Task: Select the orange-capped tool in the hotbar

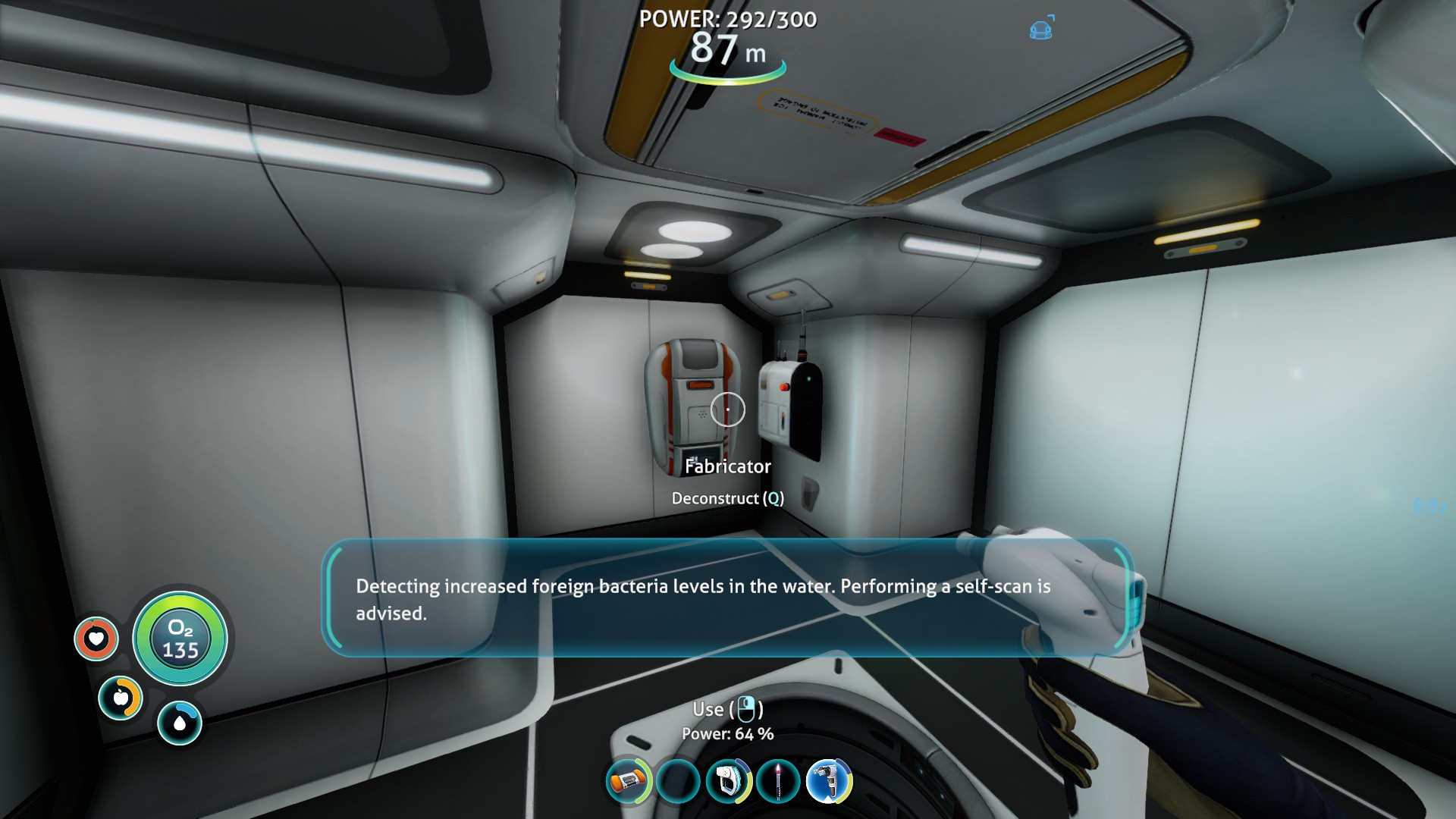Action: [628, 781]
